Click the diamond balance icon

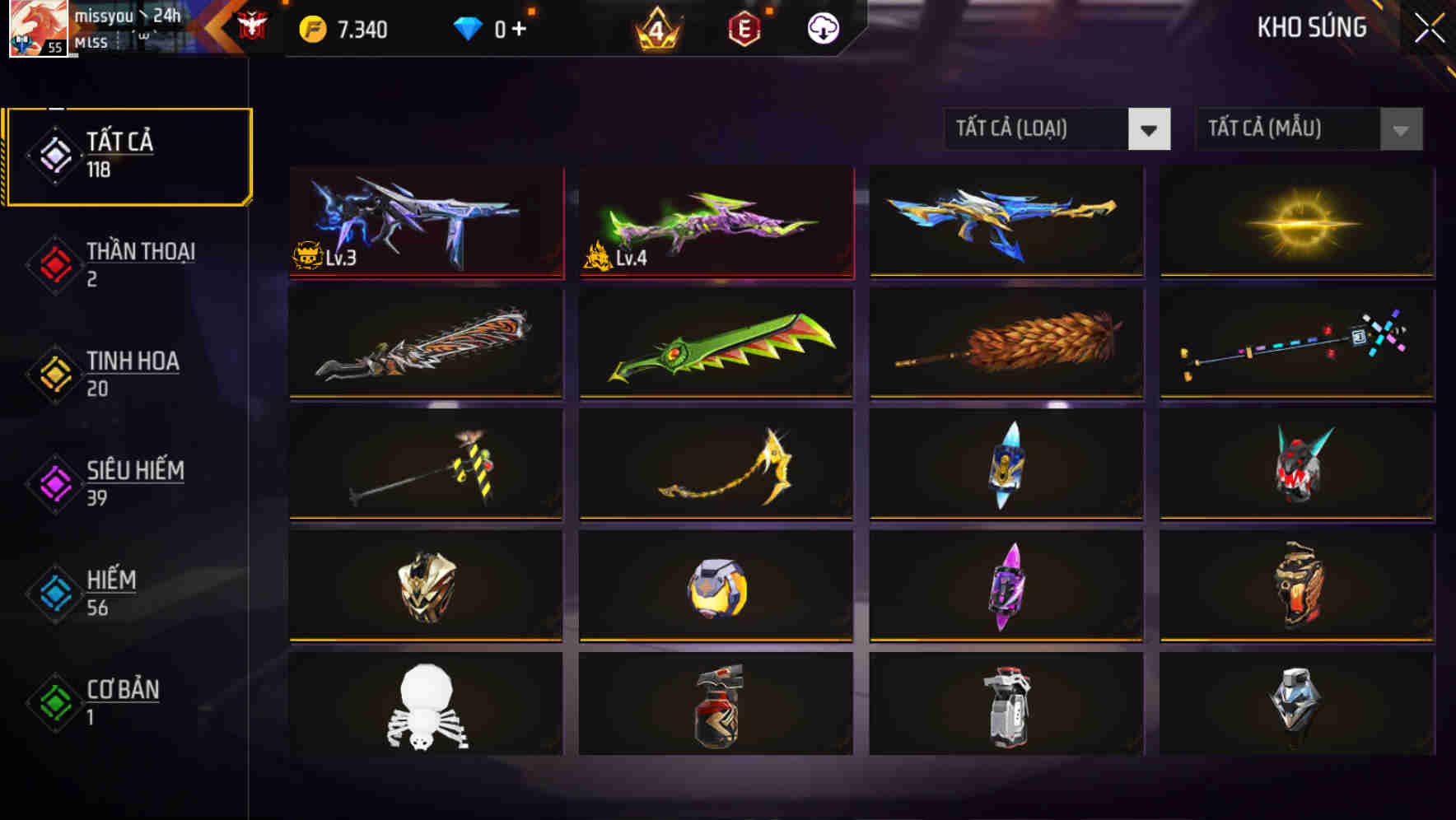point(467,27)
